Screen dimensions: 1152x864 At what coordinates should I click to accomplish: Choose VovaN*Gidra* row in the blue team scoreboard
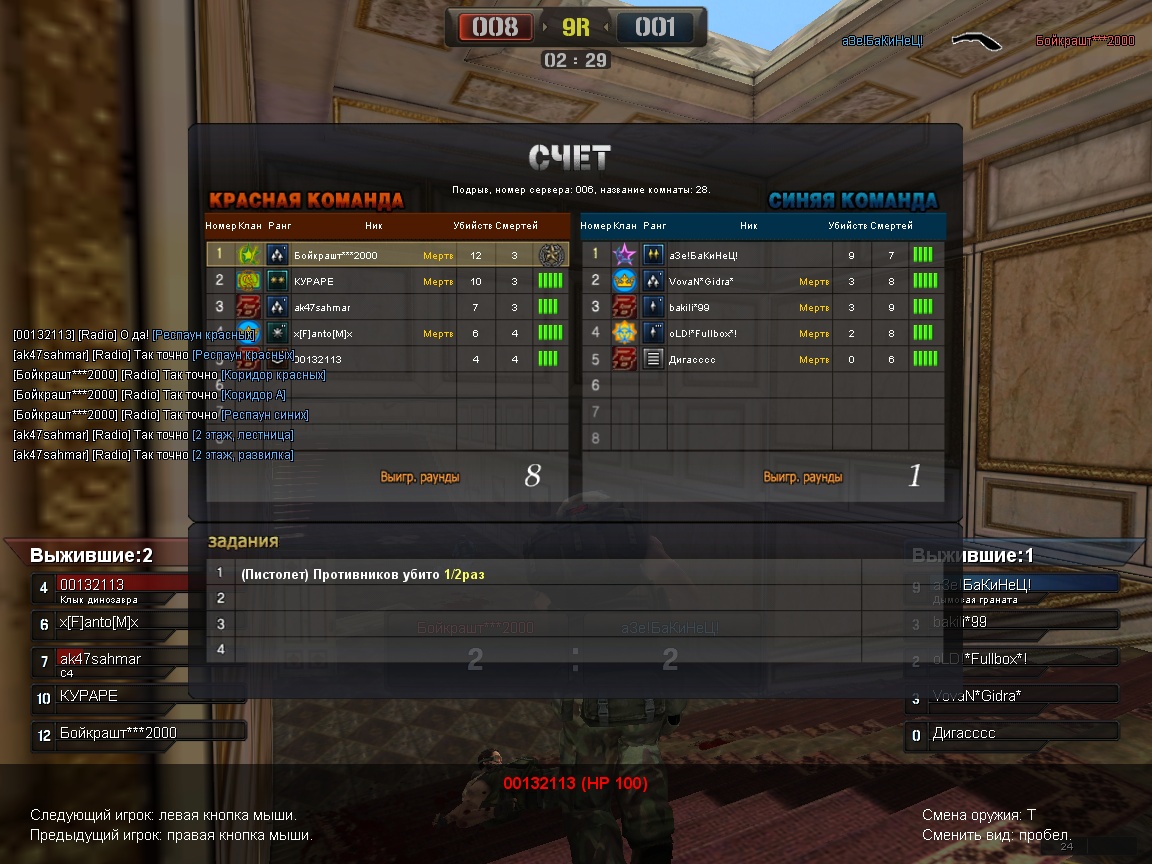pos(762,281)
